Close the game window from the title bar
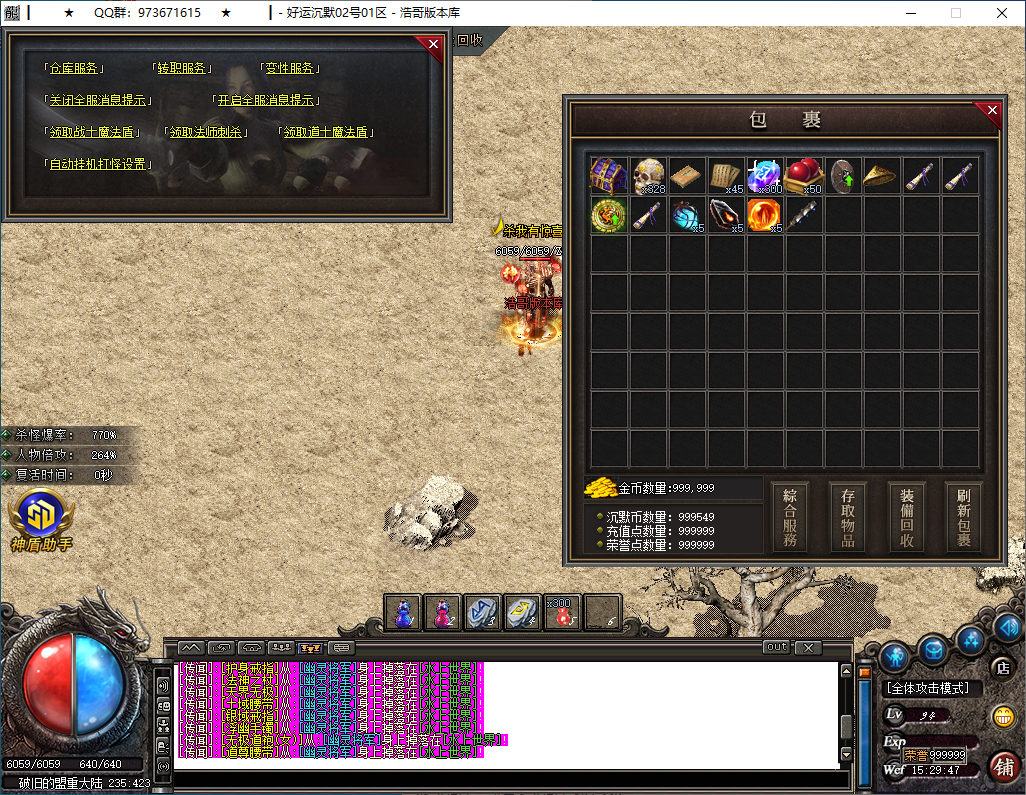This screenshot has height=795, width=1026. pos(1002,13)
